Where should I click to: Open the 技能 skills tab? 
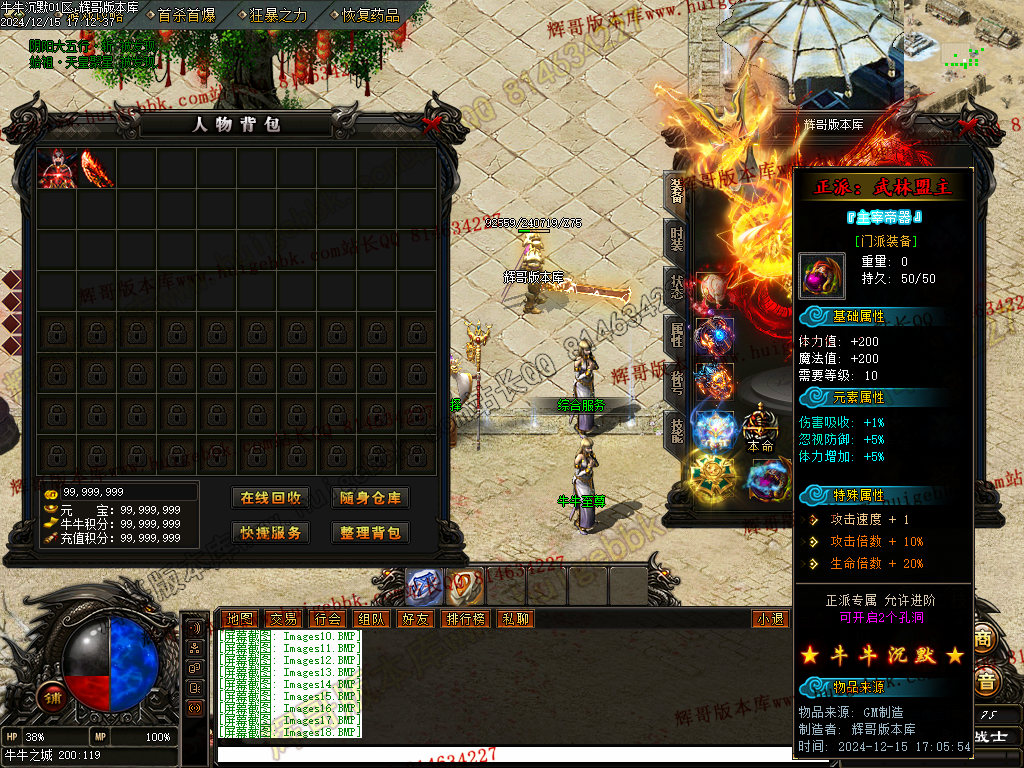pos(677,429)
